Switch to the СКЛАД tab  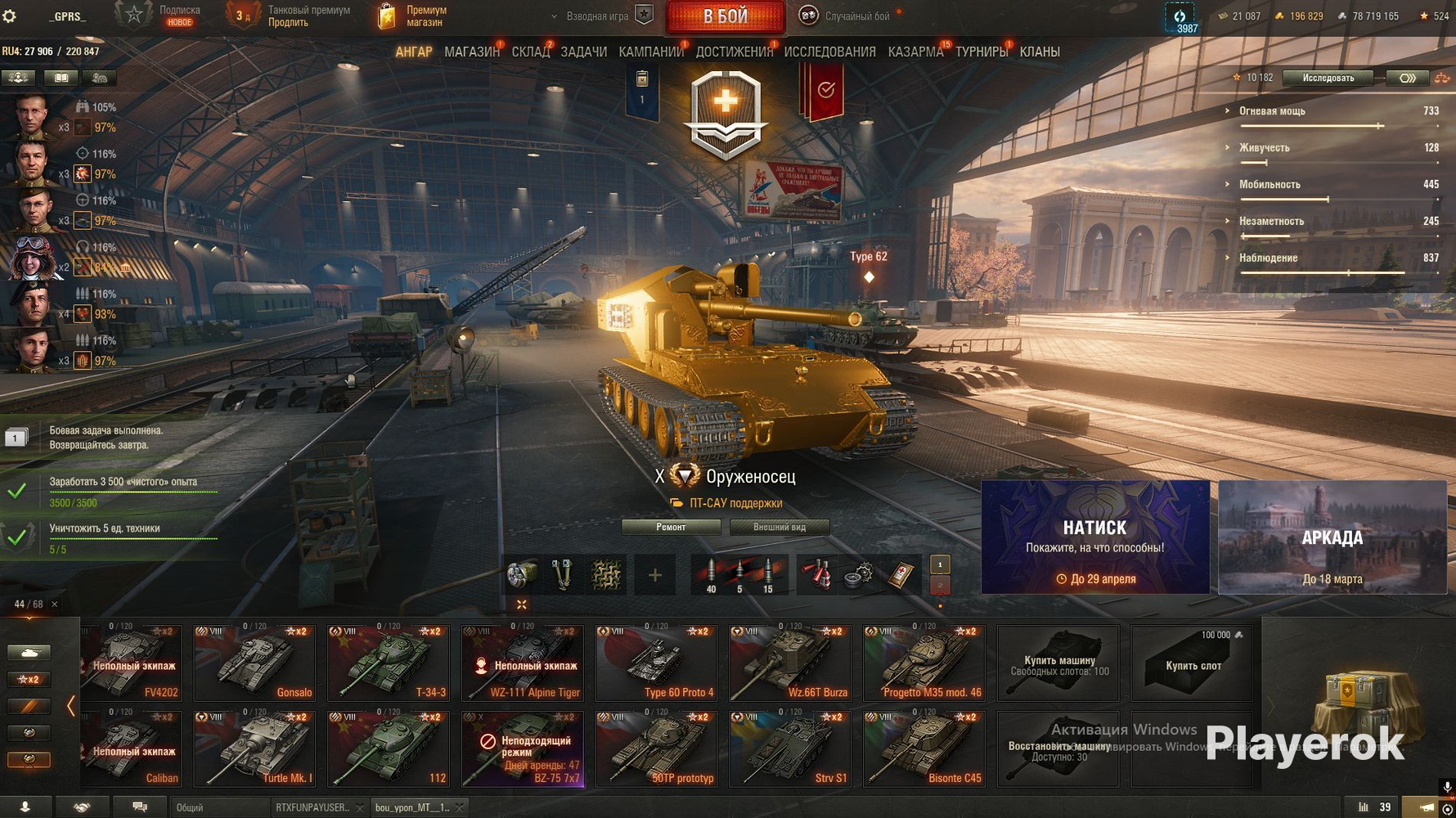[530, 52]
